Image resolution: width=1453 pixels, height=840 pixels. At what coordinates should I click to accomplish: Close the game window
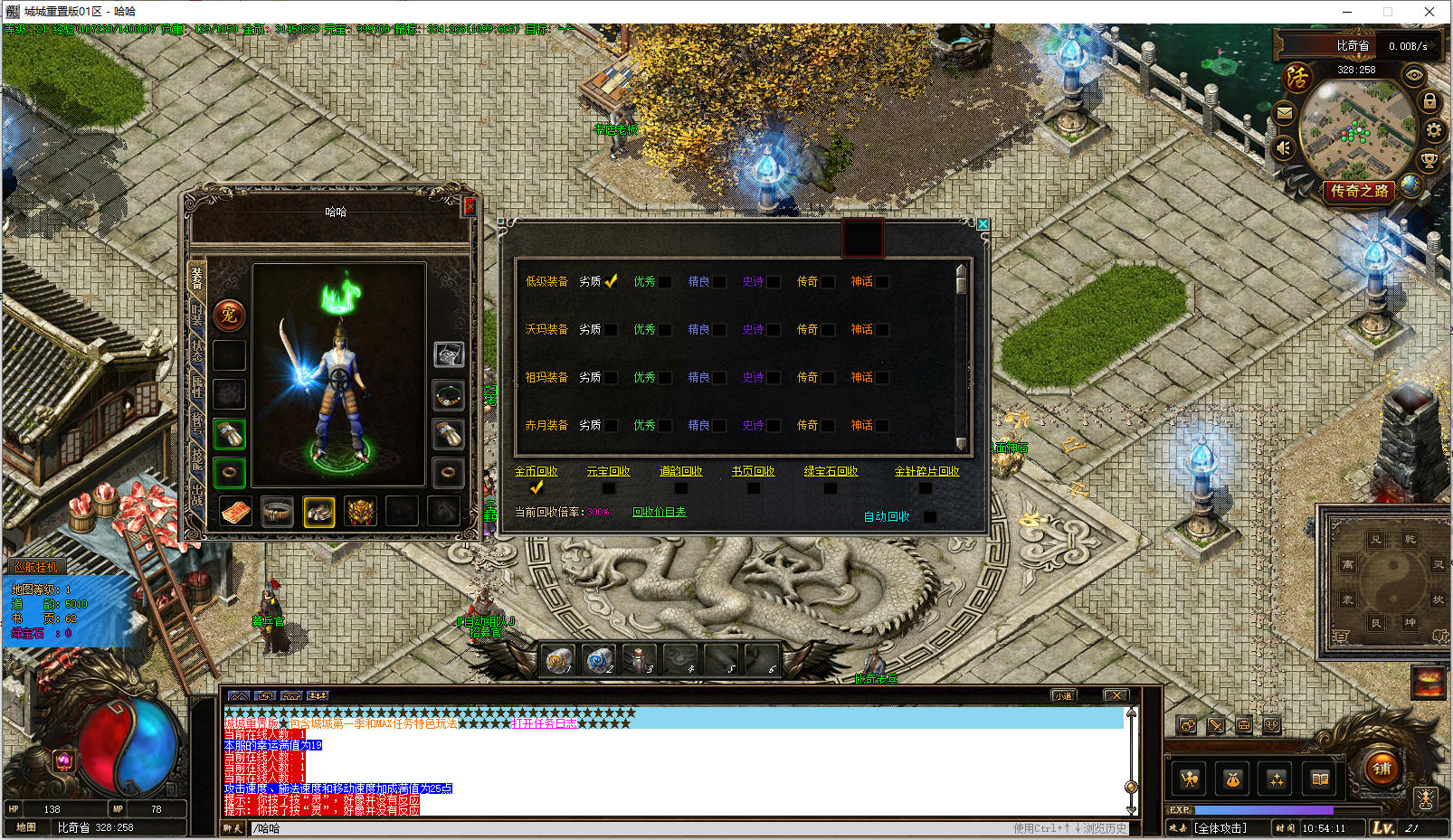1429,12
